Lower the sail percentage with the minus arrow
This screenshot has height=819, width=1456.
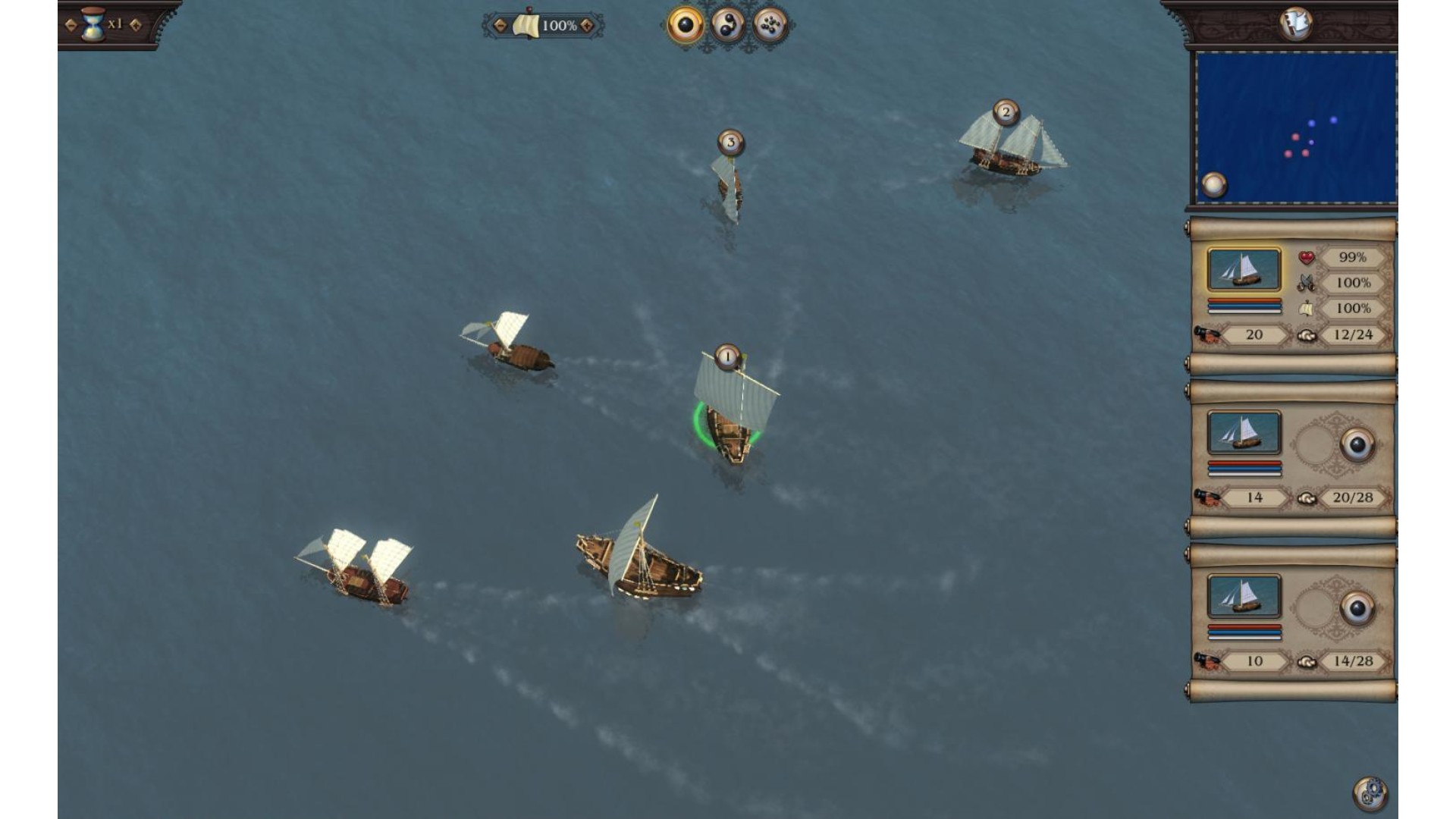pyautogui.click(x=500, y=26)
